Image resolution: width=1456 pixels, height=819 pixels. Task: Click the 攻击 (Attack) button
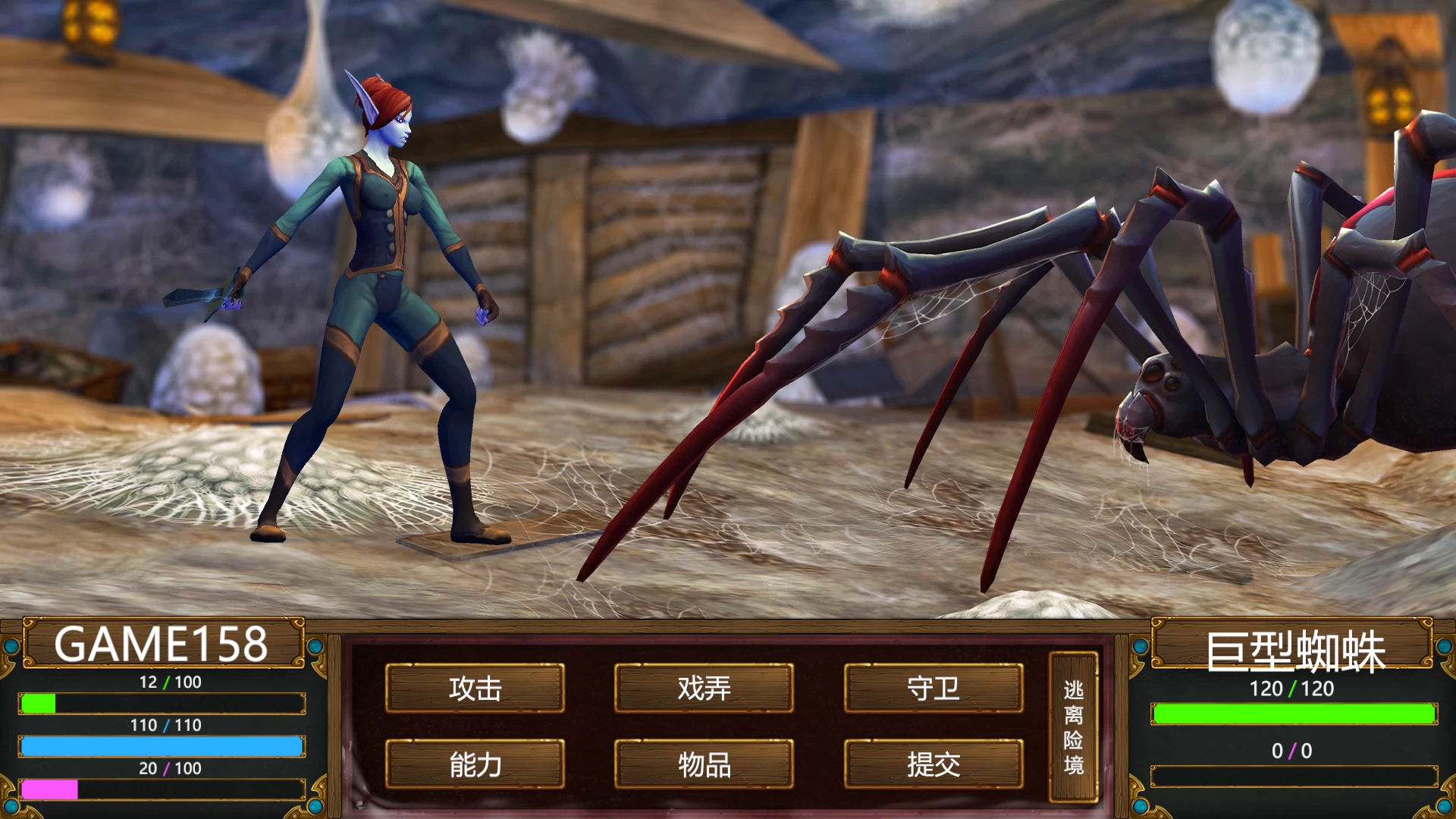pyautogui.click(x=476, y=689)
